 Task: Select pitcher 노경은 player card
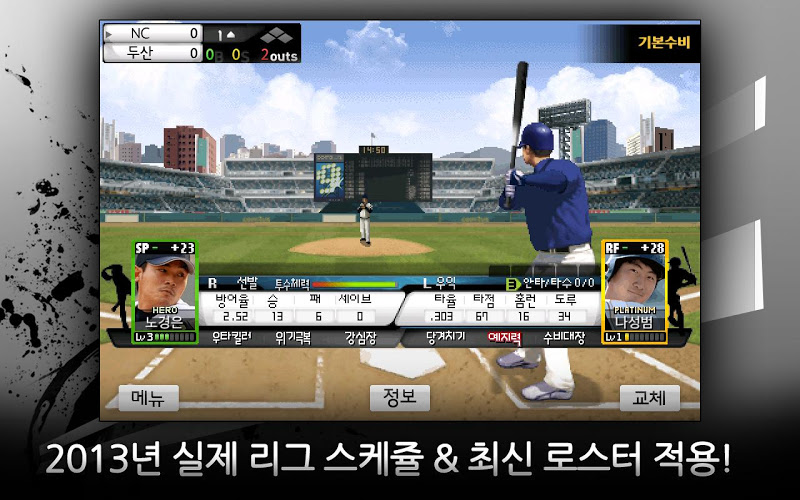pos(165,292)
